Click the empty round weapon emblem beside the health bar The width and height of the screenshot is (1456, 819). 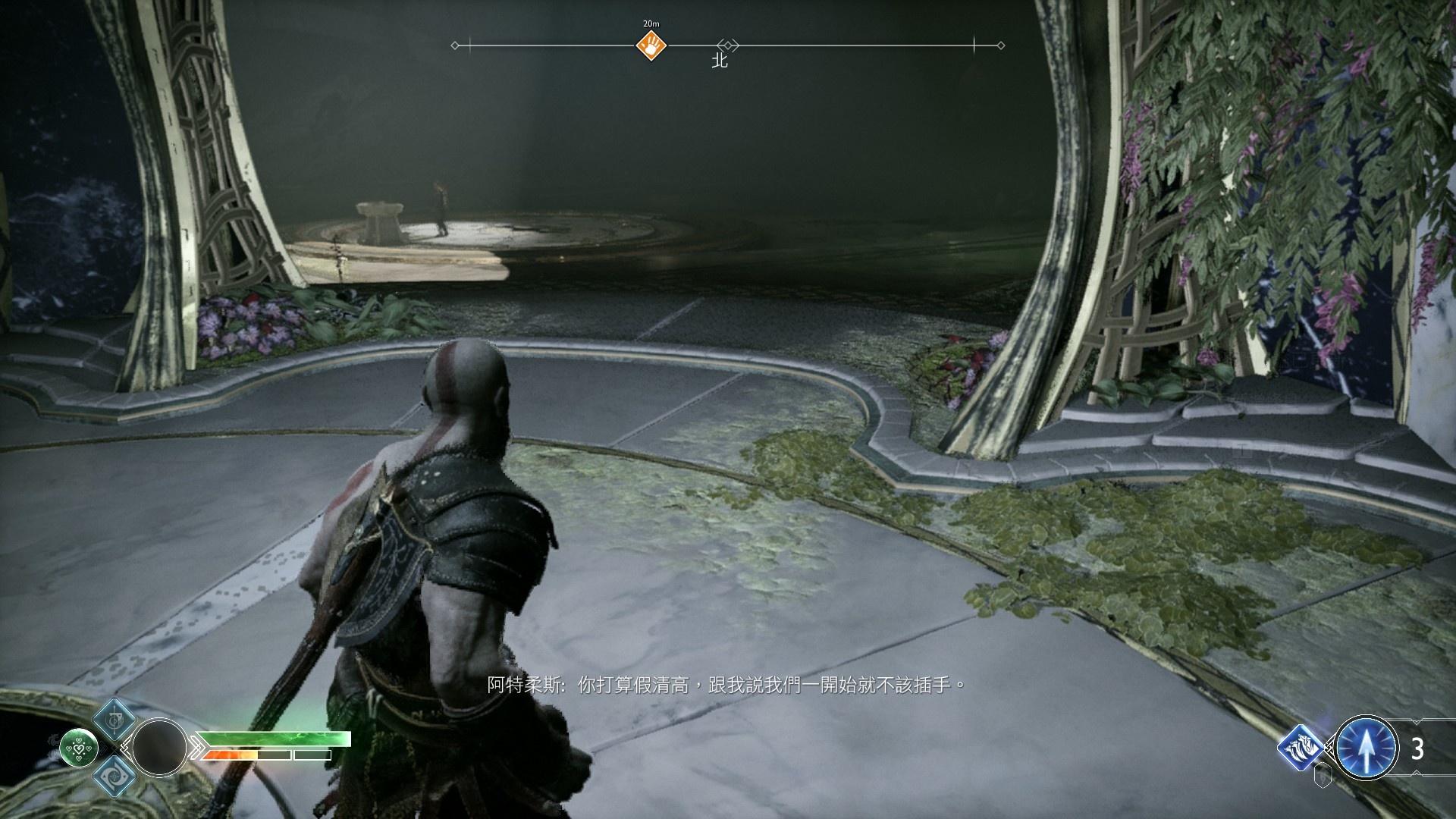(160, 747)
